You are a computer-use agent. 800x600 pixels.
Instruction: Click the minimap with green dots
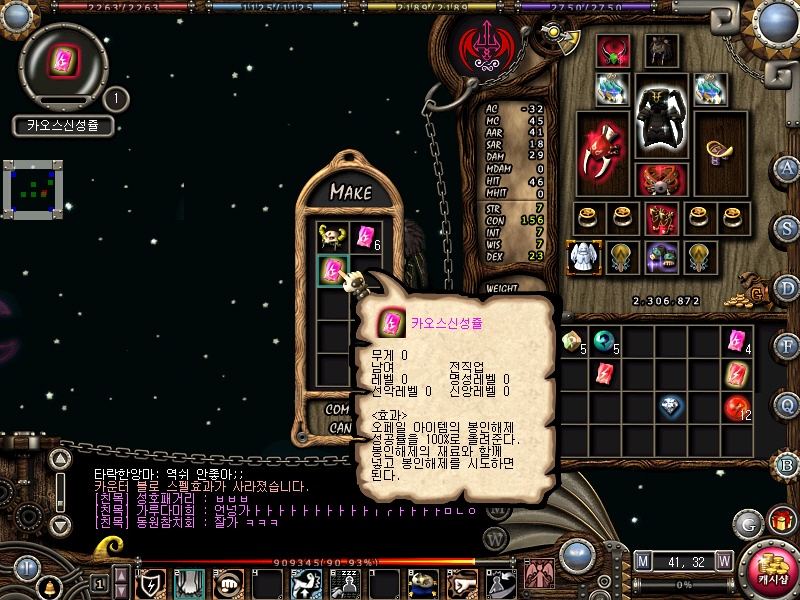[33, 189]
